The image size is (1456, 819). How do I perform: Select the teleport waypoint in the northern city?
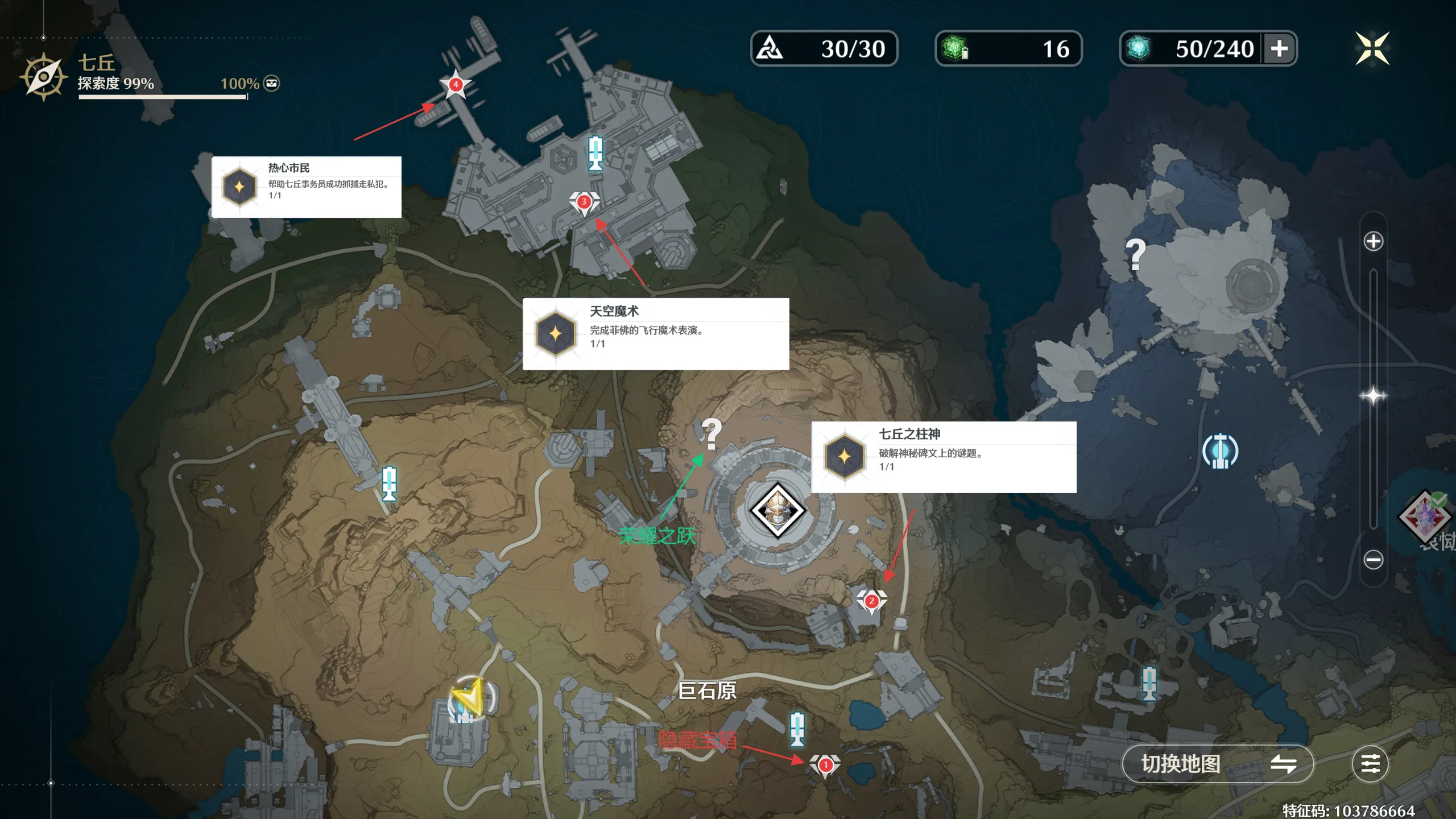click(595, 152)
